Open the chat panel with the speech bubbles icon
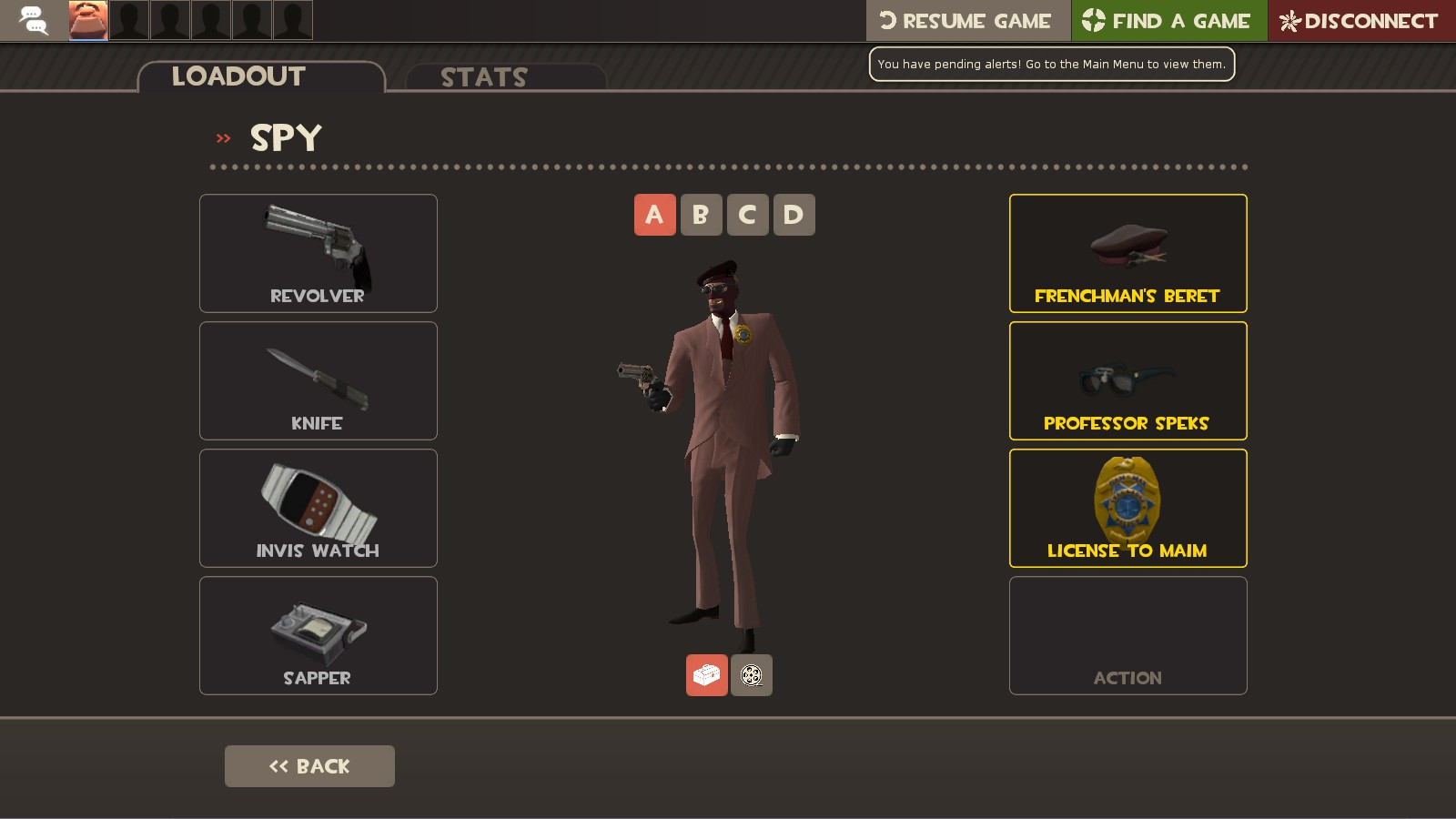This screenshot has height=819, width=1456. coord(35,20)
